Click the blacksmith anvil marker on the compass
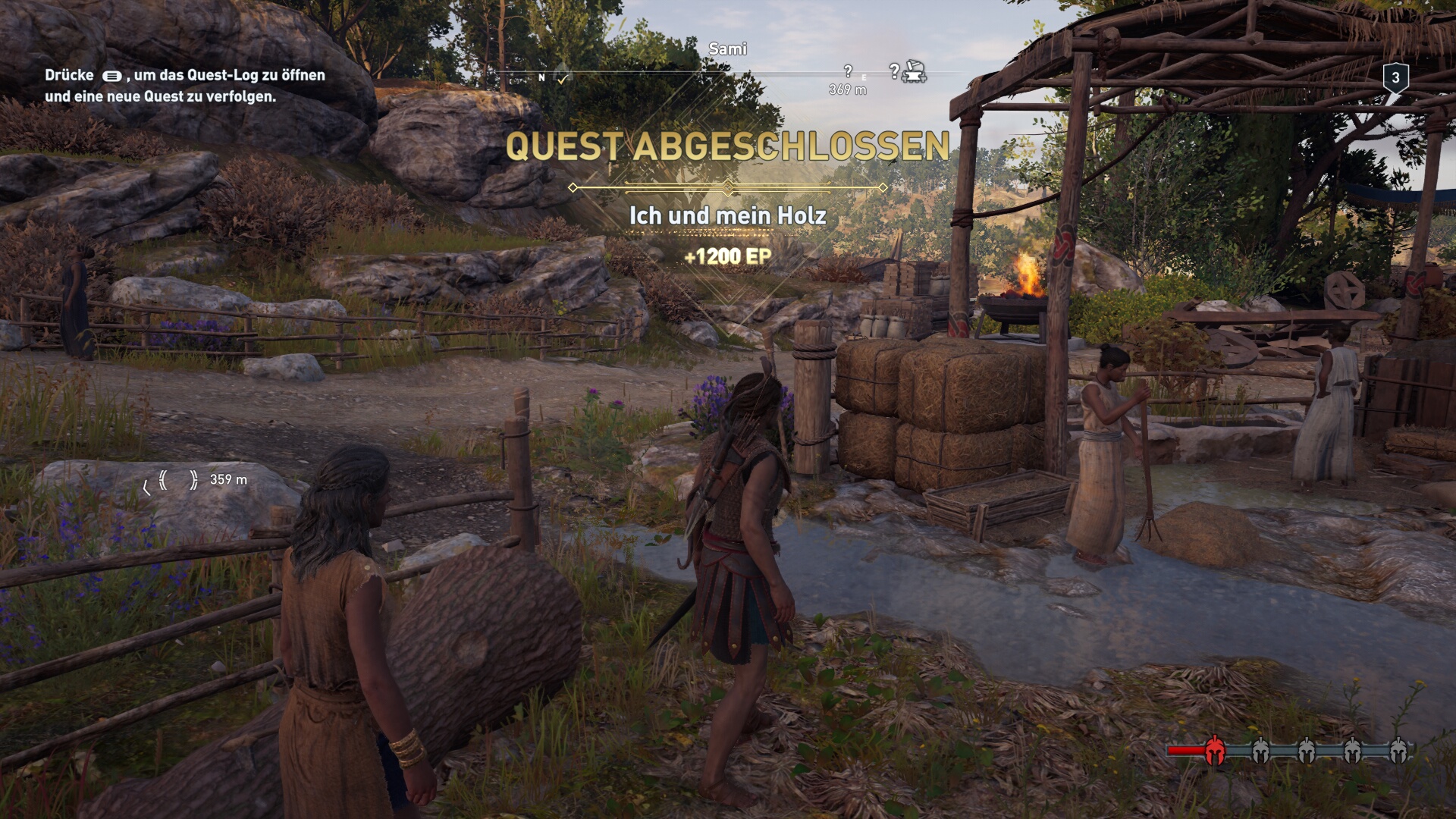The image size is (1456, 819). tap(915, 72)
